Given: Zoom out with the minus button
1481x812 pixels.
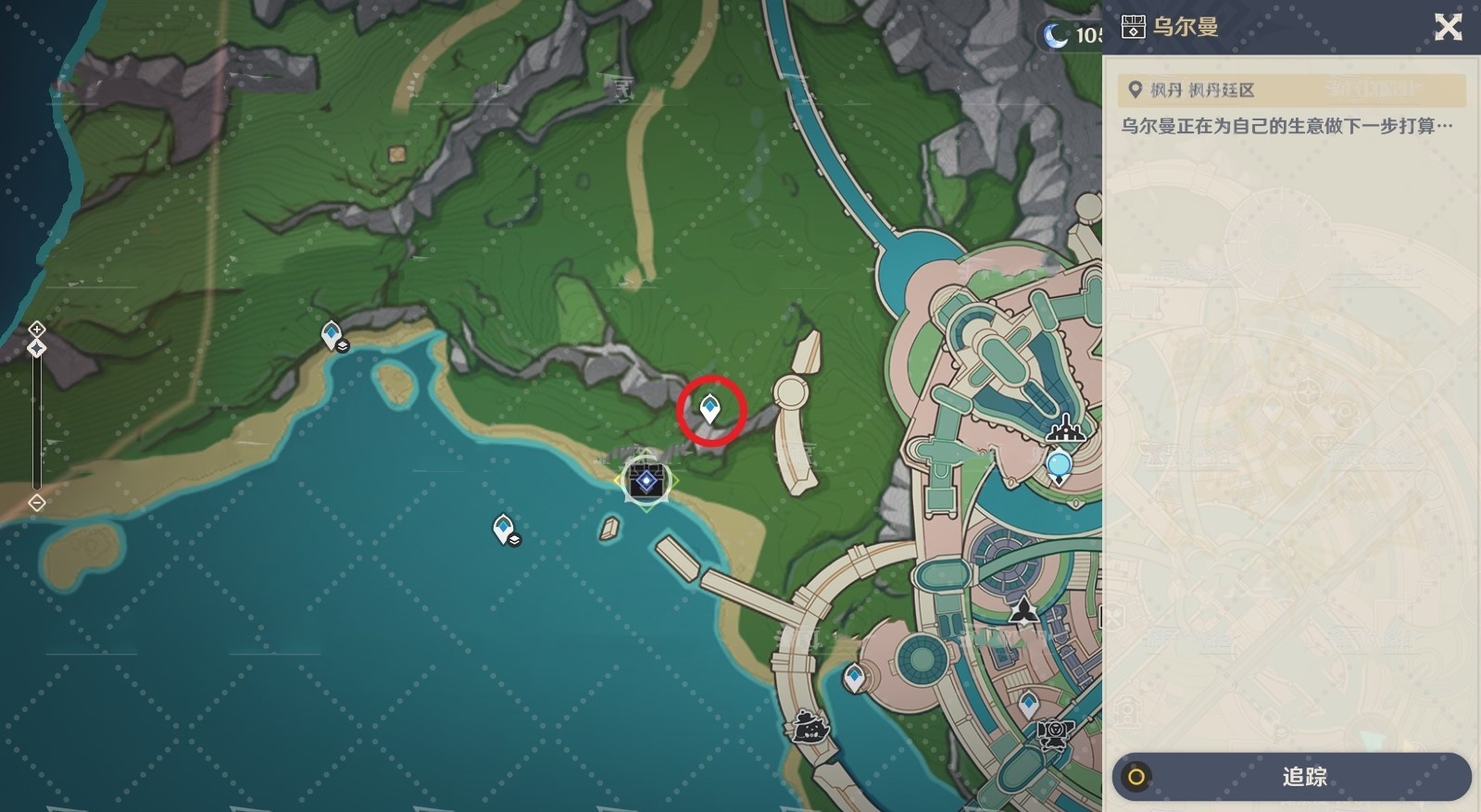Looking at the screenshot, I should coord(36,503).
